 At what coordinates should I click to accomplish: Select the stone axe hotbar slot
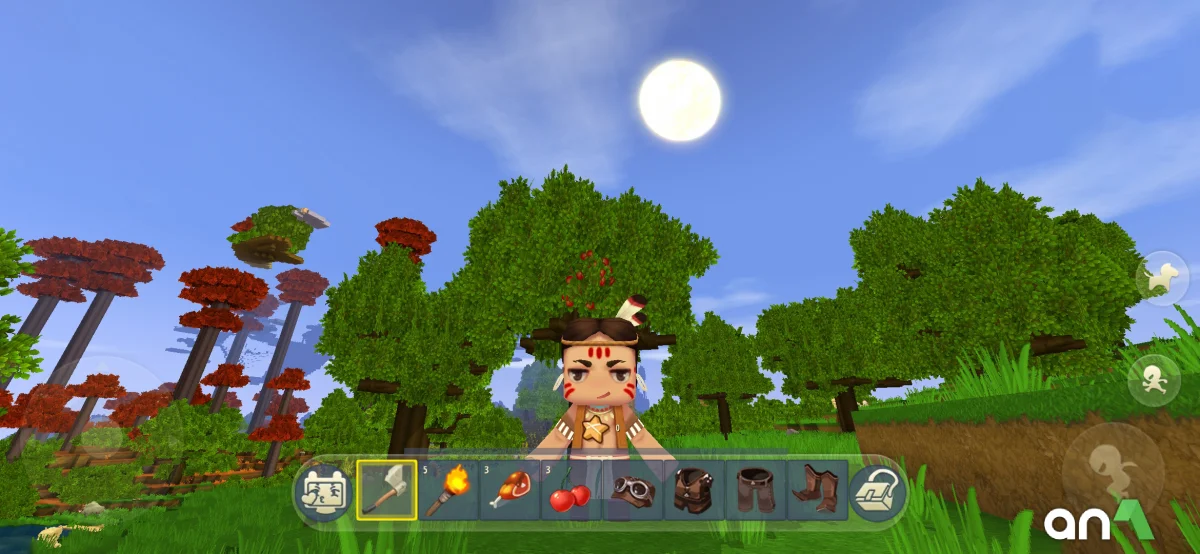(x=387, y=490)
